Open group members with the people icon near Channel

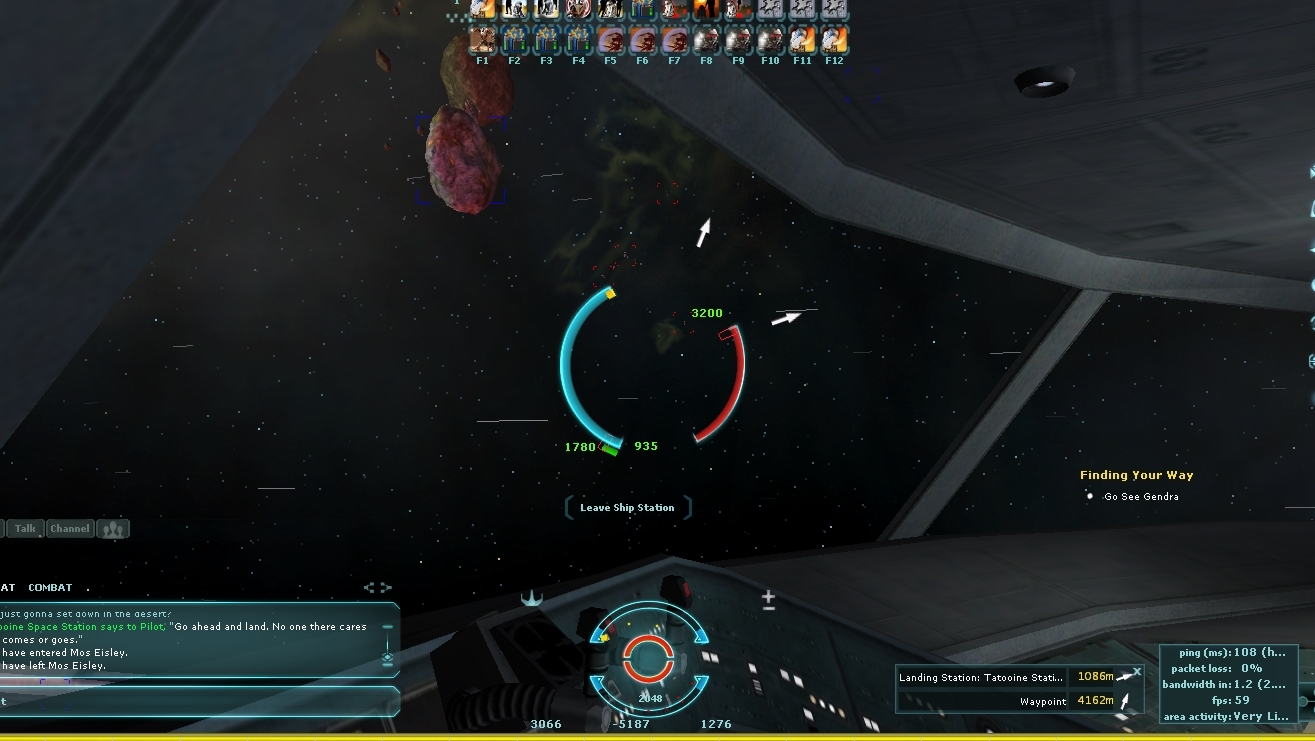(112, 528)
